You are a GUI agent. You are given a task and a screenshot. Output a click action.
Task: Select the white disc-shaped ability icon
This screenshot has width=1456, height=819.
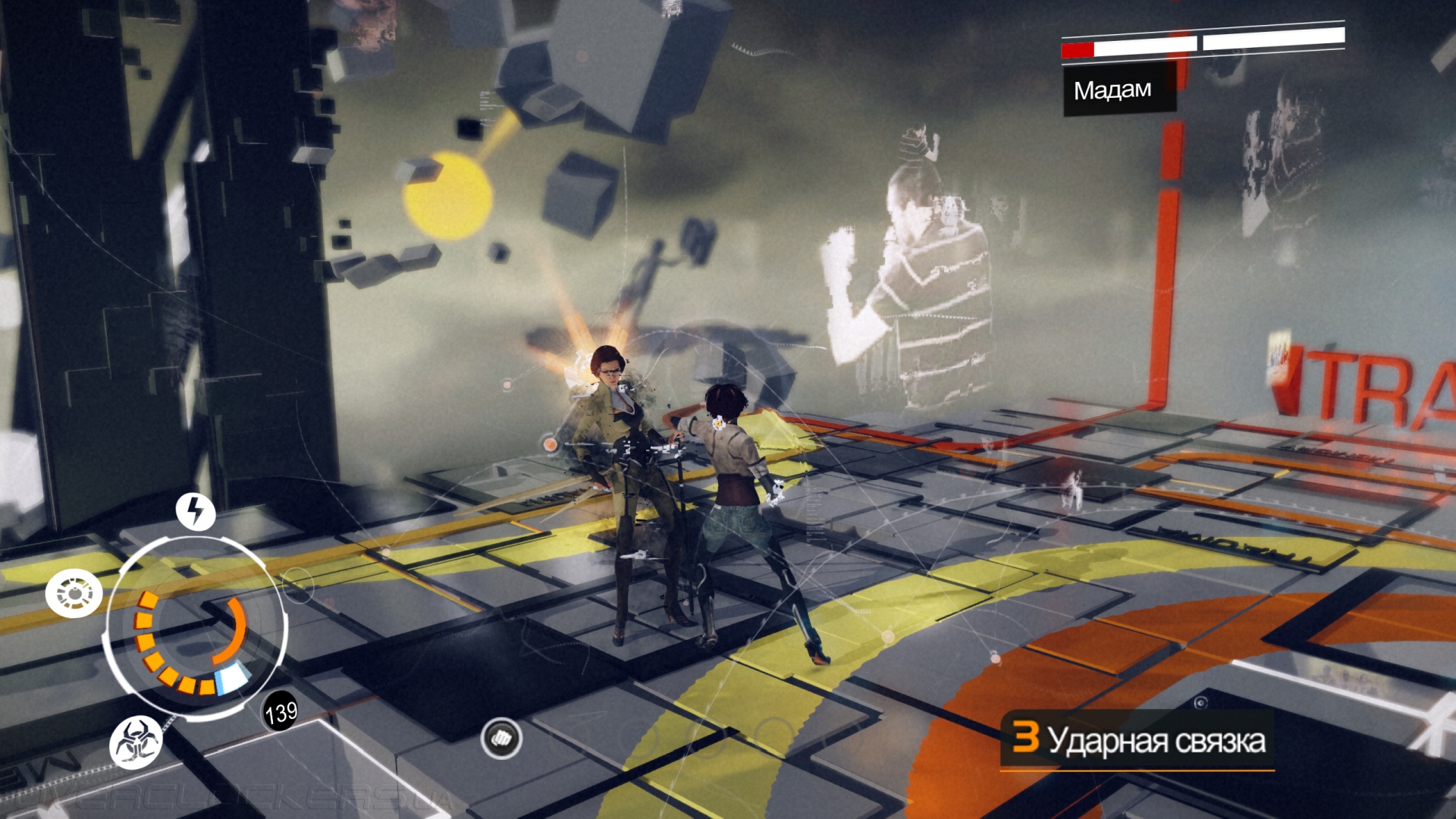(74, 593)
